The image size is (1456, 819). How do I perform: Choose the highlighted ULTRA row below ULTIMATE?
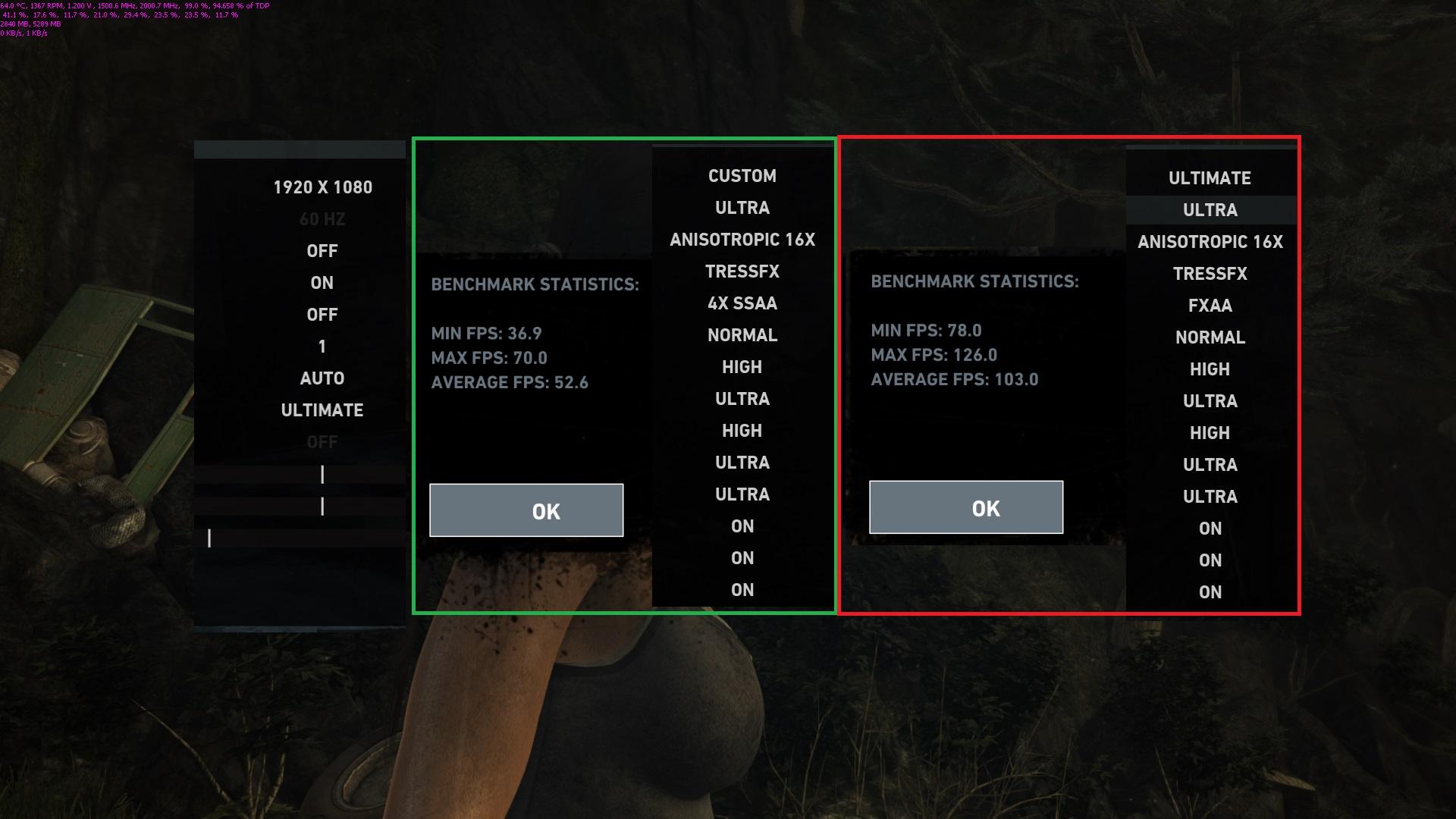click(1210, 210)
